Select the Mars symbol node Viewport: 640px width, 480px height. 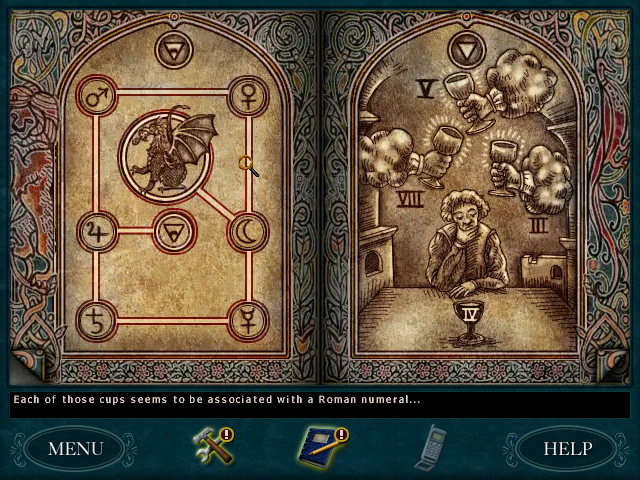coord(96,97)
